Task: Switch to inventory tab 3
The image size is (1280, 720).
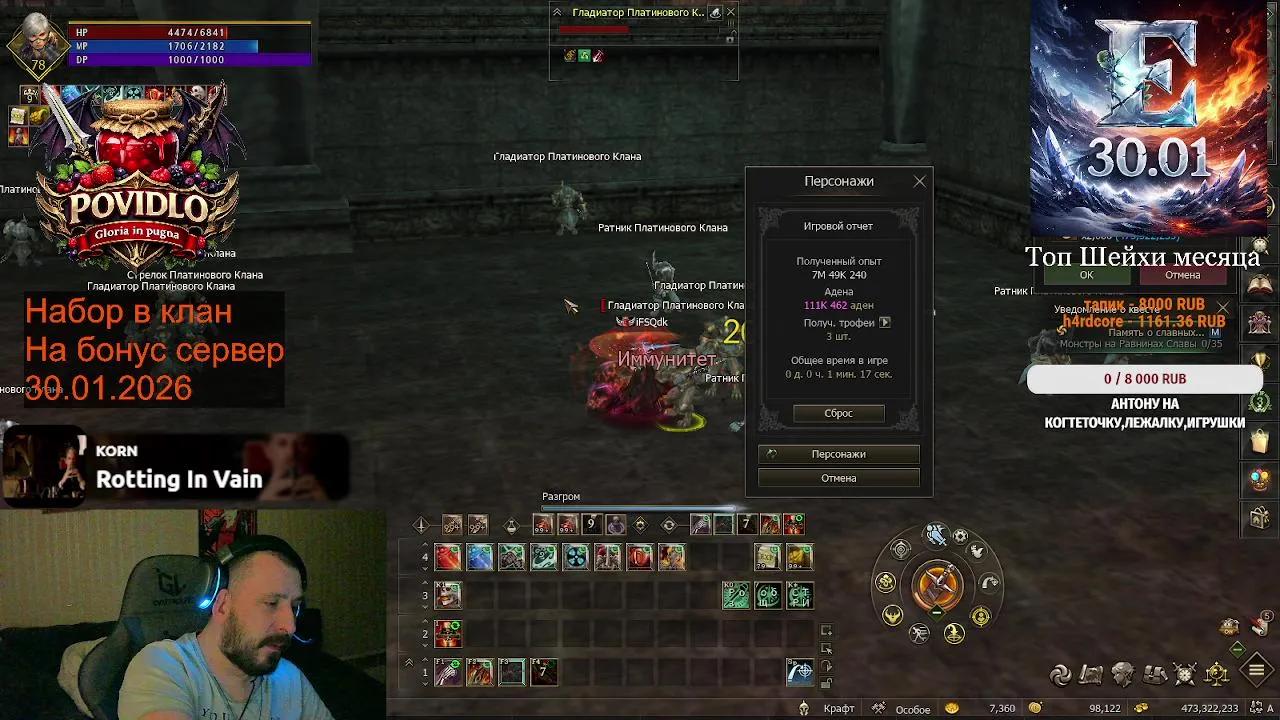Action: click(425, 596)
